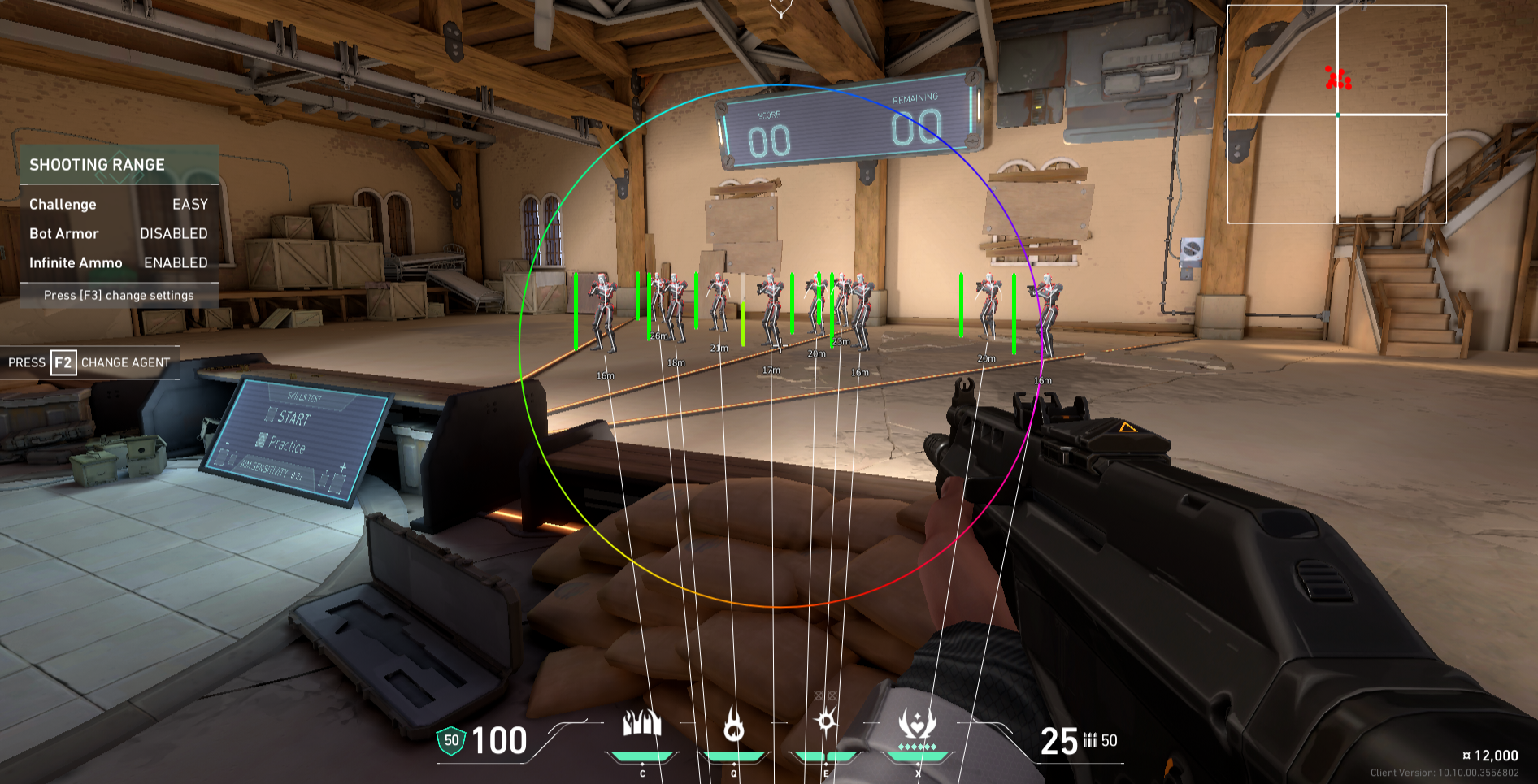Select the Challenge difficulty row
Image resolution: width=1538 pixels, height=784 pixels.
[x=119, y=205]
